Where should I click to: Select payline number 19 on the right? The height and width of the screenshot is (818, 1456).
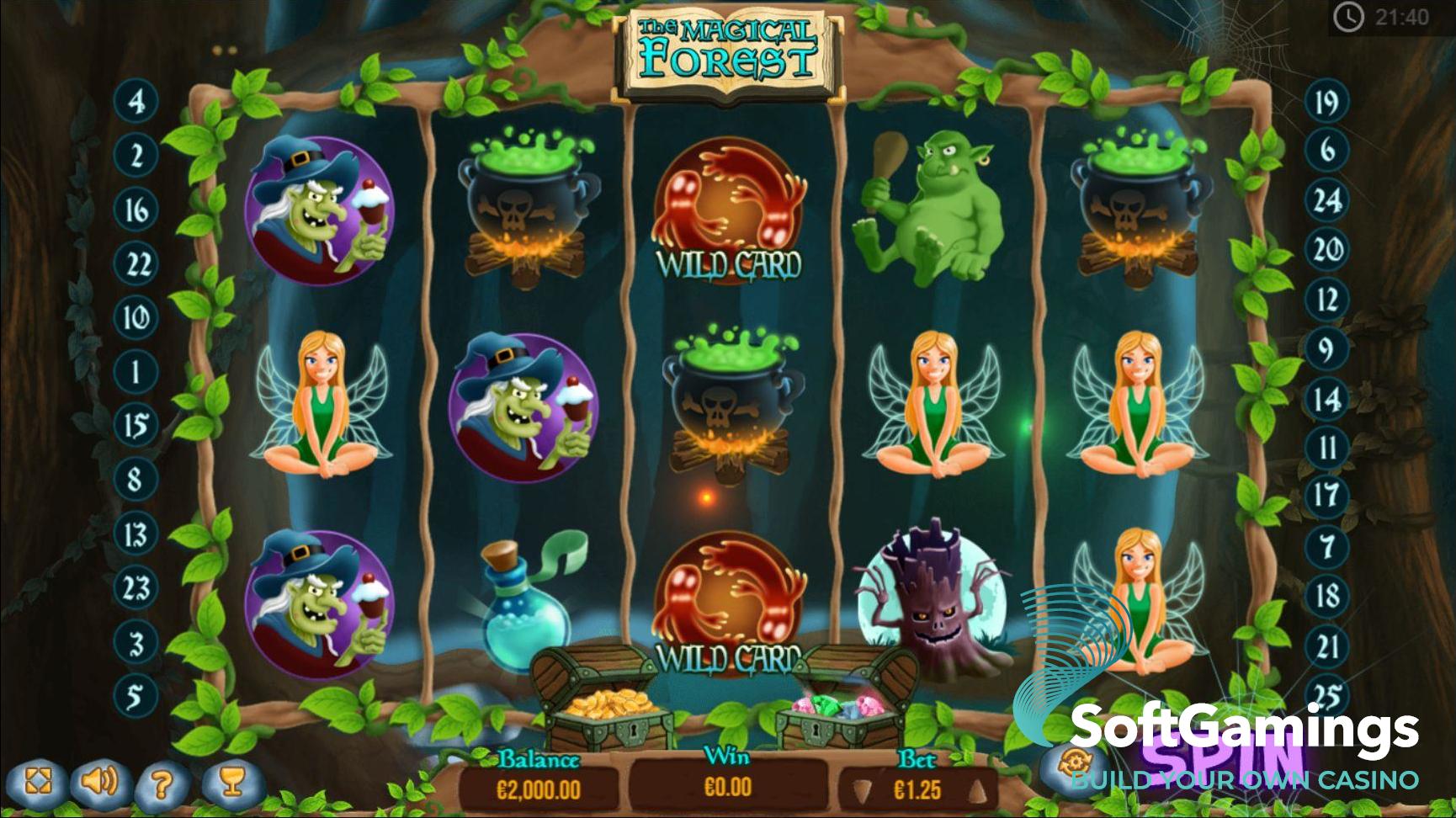[1326, 103]
